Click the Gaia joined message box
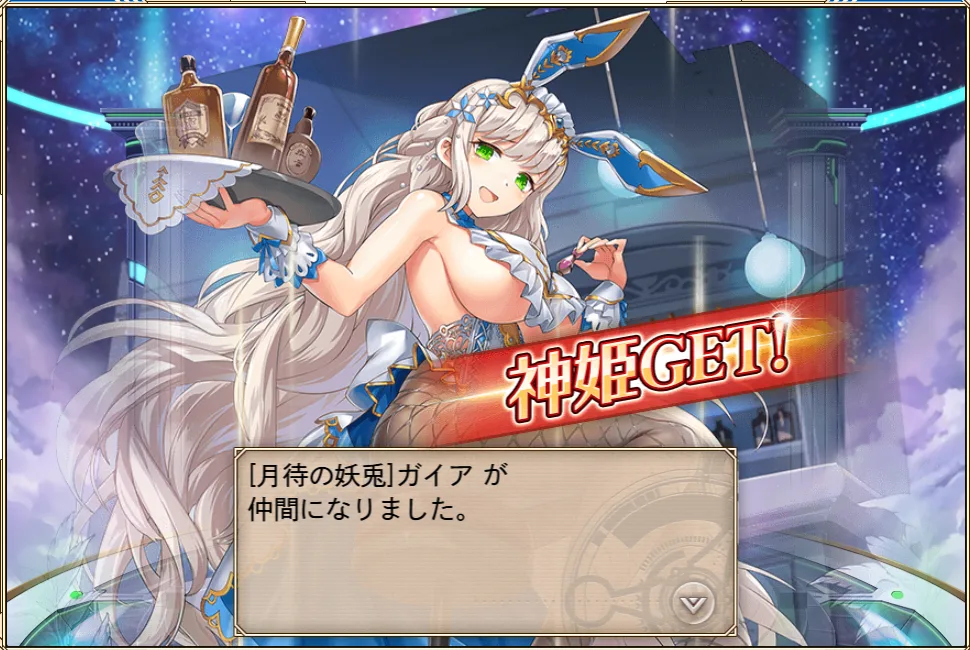 pos(484,540)
